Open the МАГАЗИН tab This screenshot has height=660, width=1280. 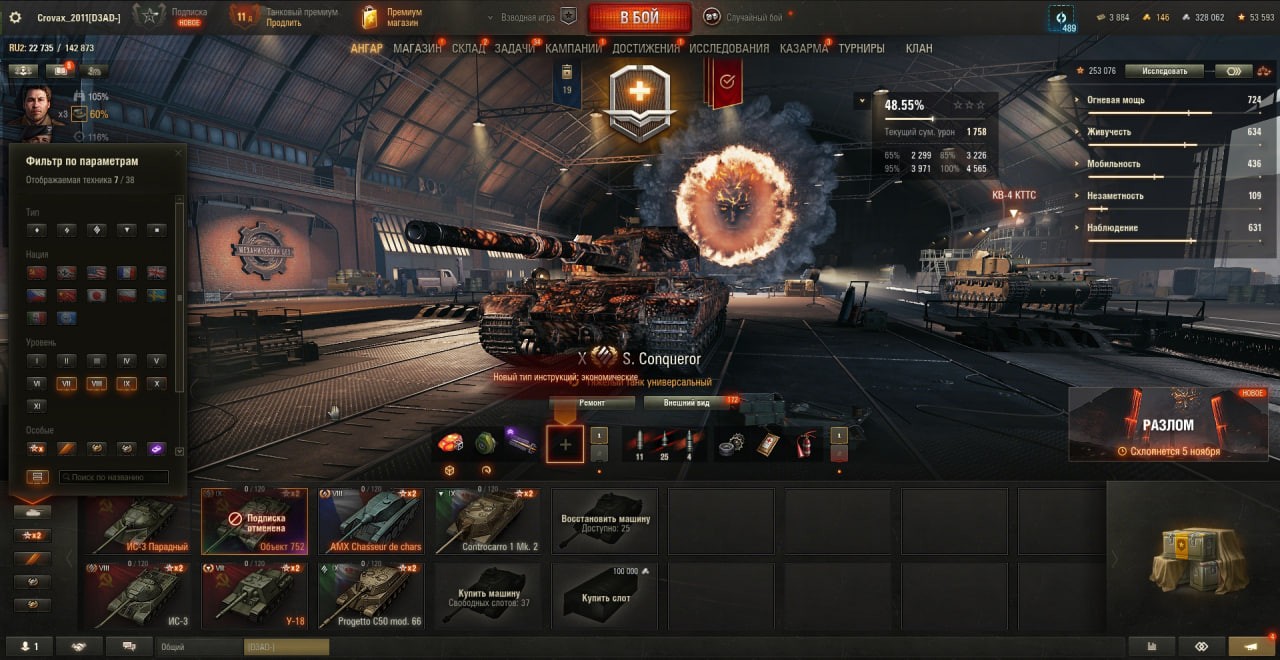click(x=417, y=48)
